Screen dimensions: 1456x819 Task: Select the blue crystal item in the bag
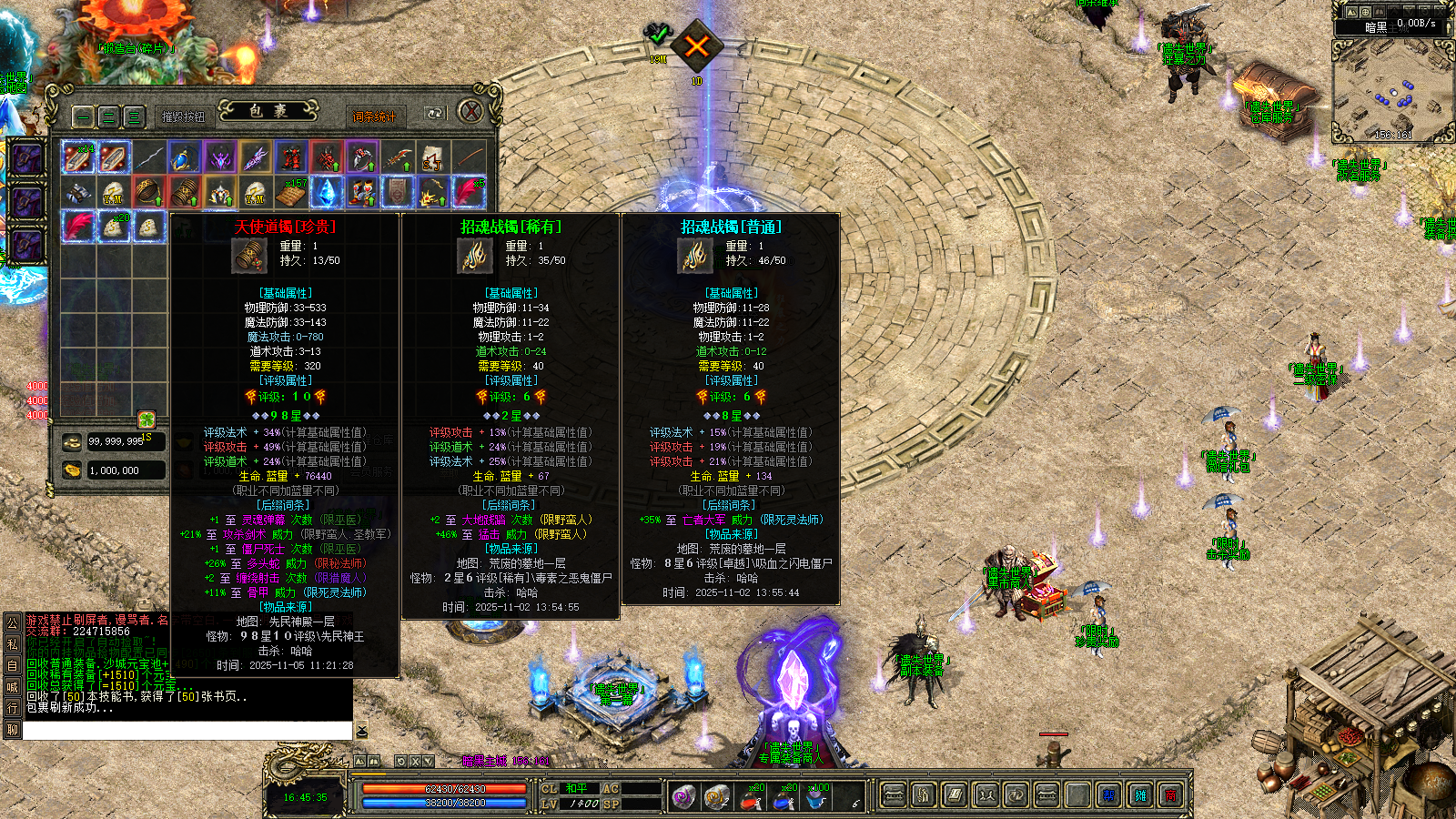coord(326,192)
